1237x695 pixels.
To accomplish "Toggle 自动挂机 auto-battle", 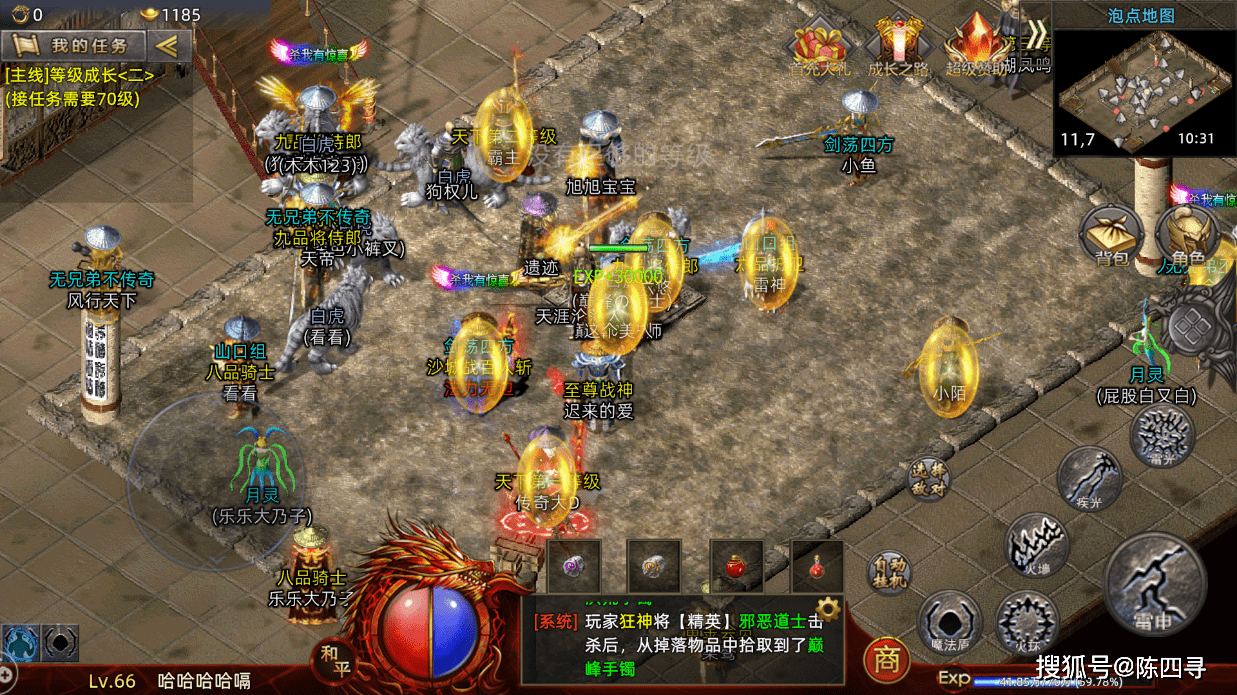I will click(887, 573).
